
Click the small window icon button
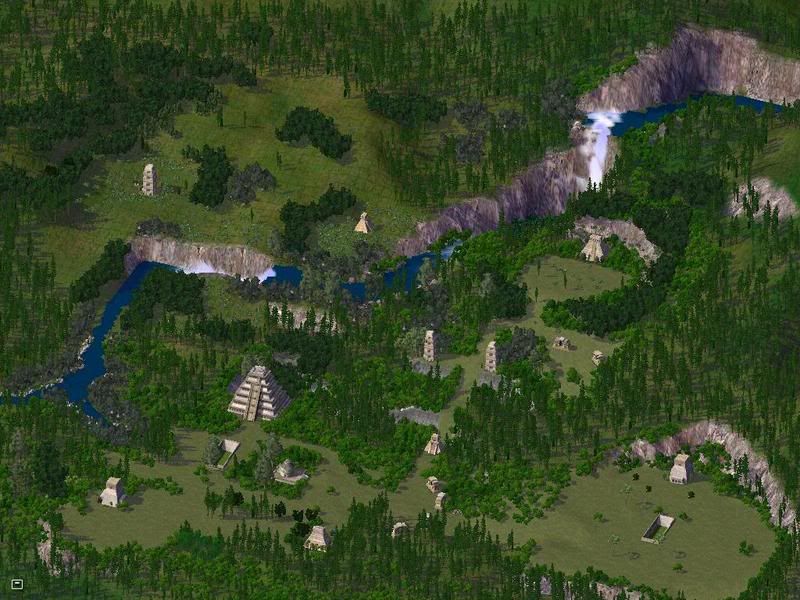coord(17,583)
